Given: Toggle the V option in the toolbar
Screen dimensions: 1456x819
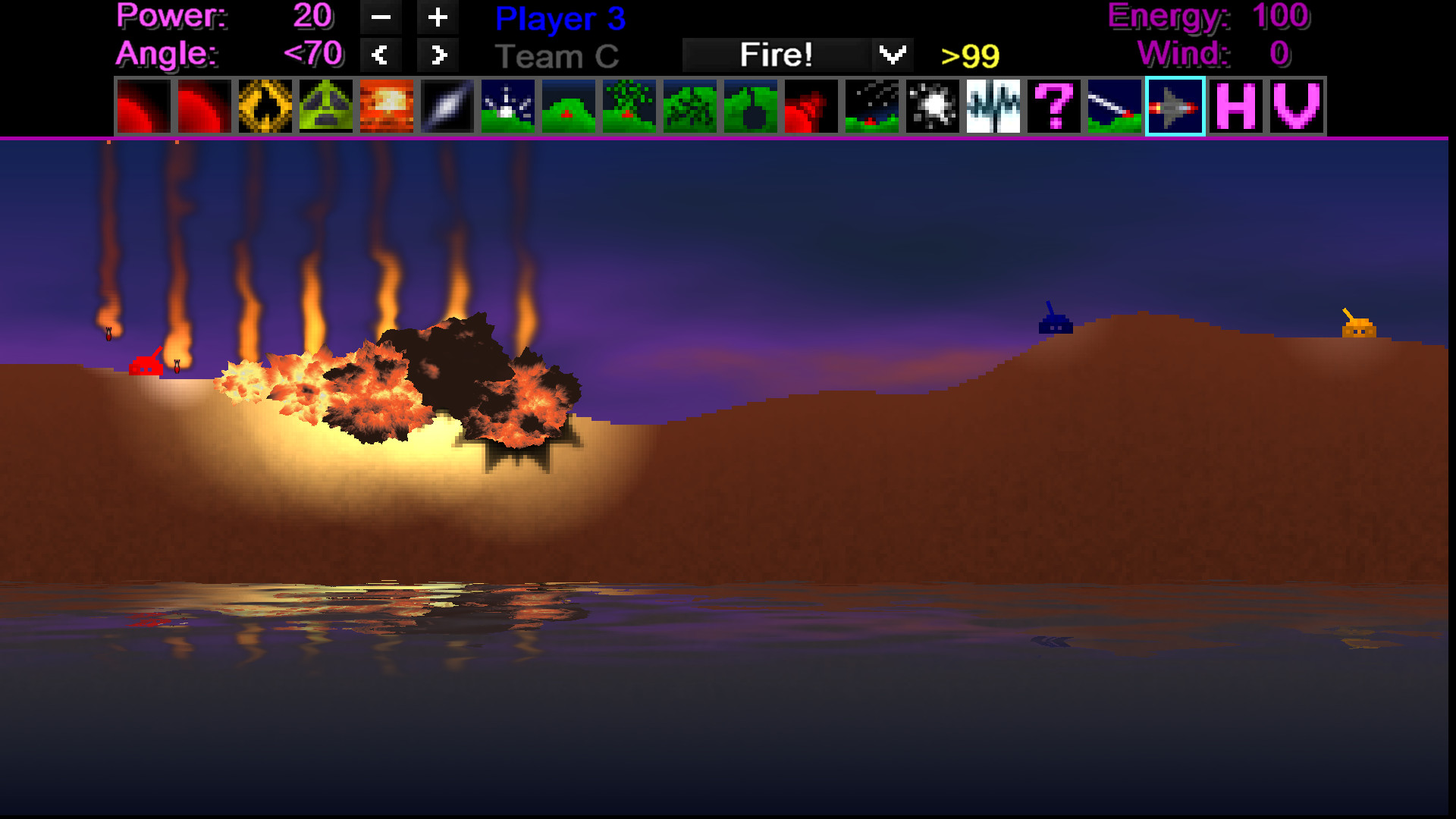Looking at the screenshot, I should click(x=1296, y=106).
